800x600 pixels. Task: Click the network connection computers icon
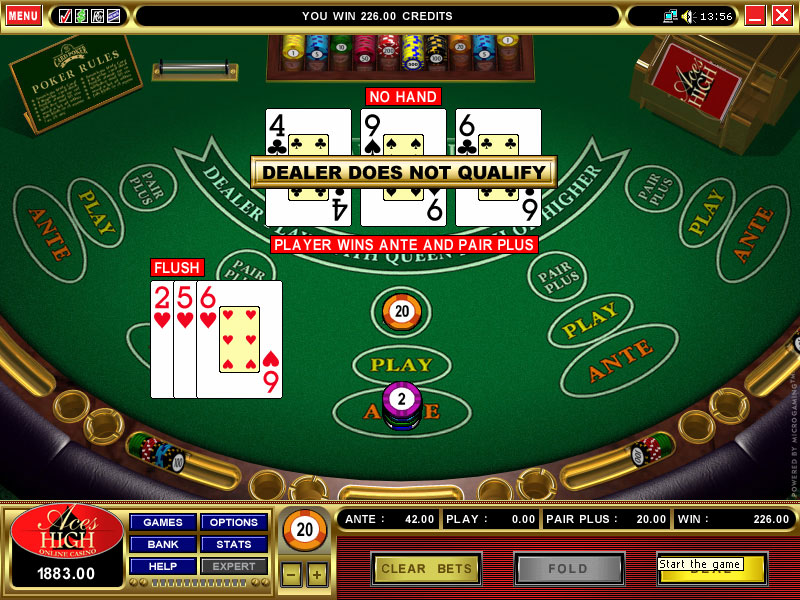point(669,16)
